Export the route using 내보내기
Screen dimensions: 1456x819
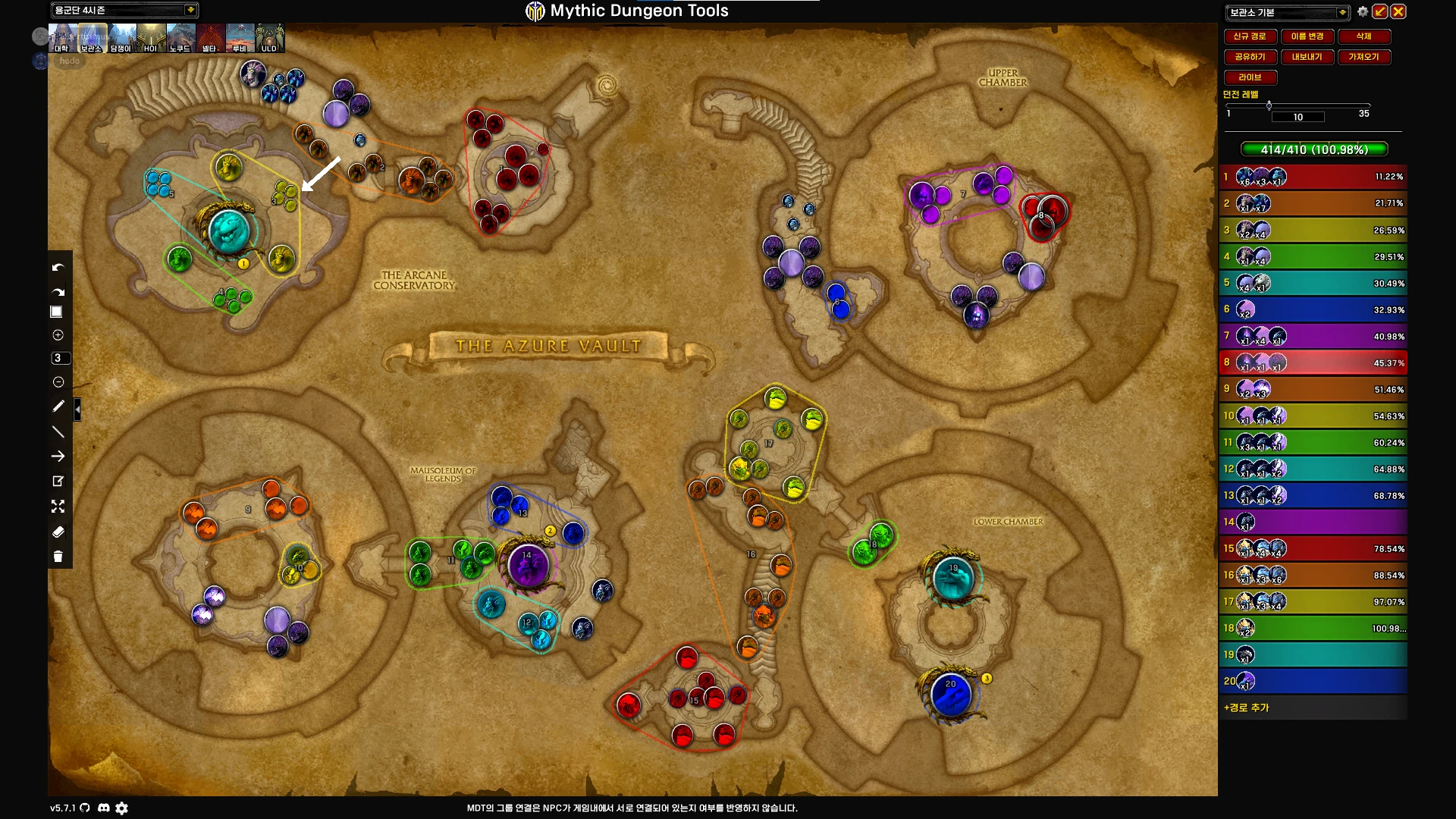click(1307, 57)
